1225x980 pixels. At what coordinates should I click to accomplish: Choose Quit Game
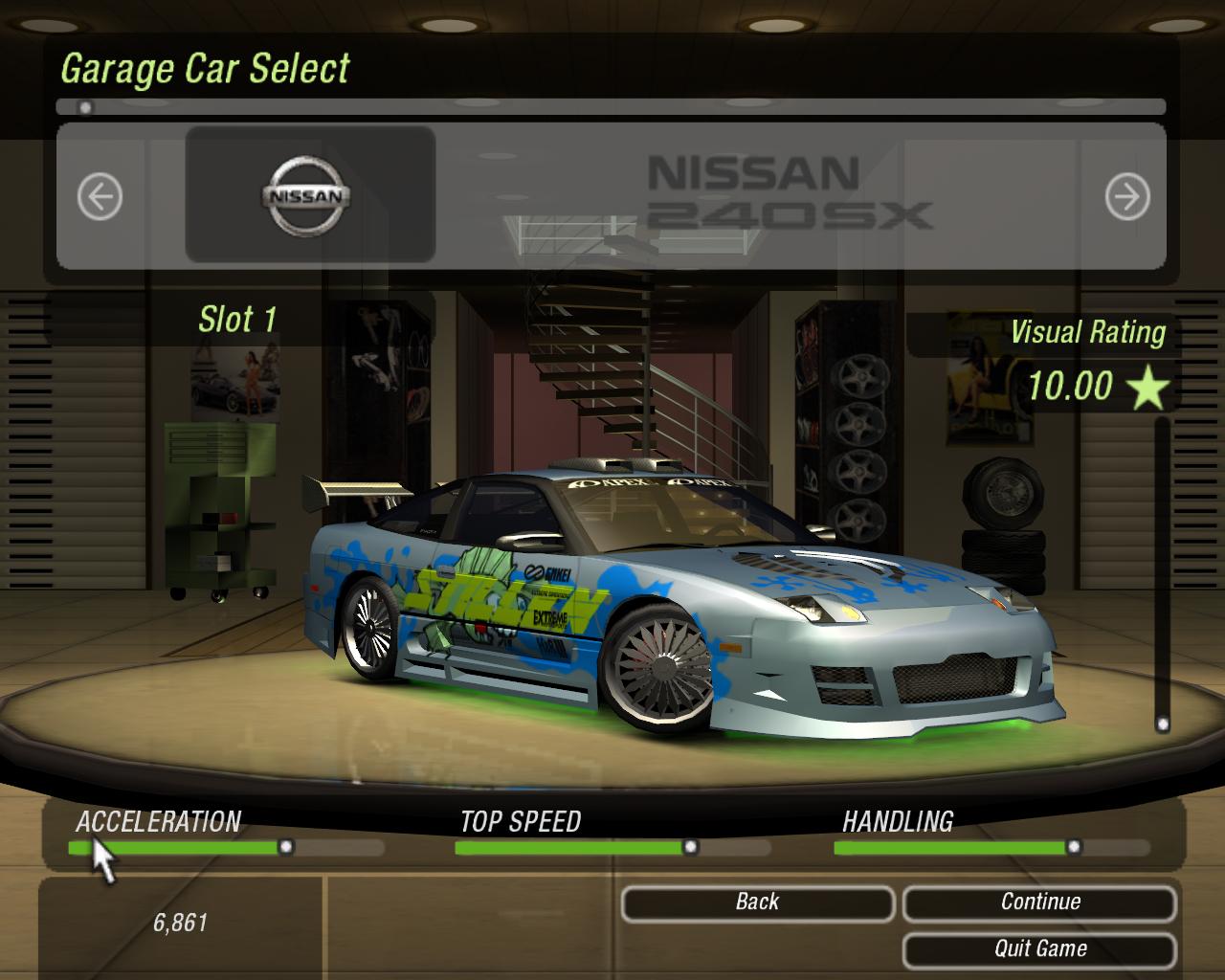[x=1039, y=949]
